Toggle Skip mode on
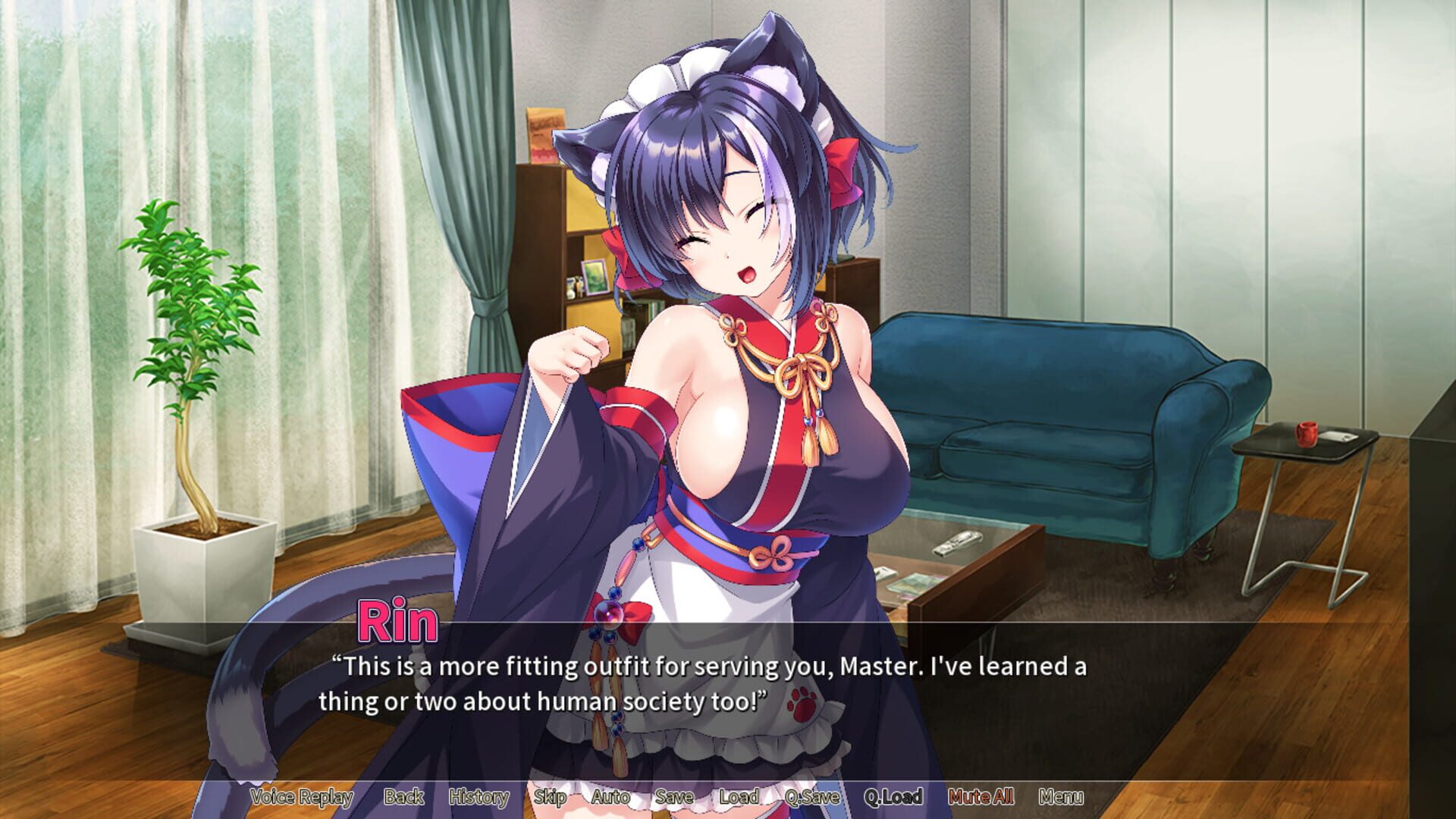The width and height of the screenshot is (1456, 819). tap(551, 797)
